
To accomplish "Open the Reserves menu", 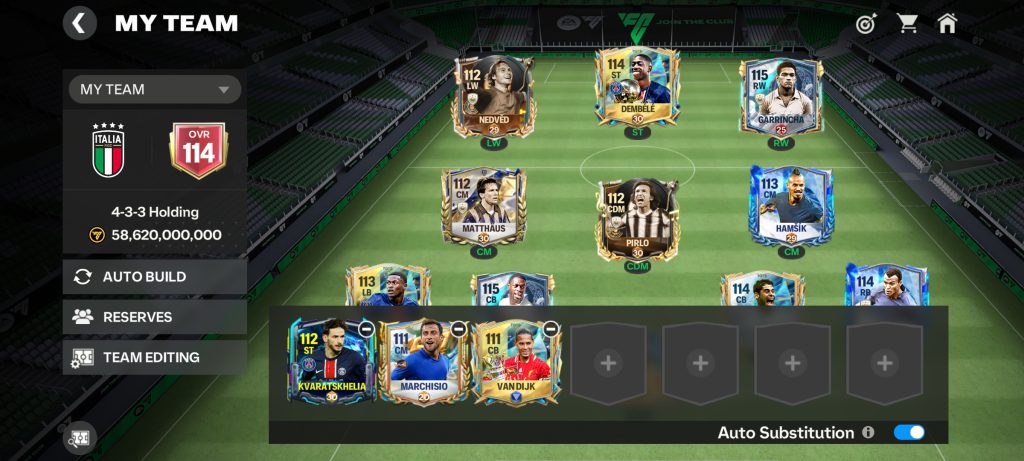I will 155,317.
